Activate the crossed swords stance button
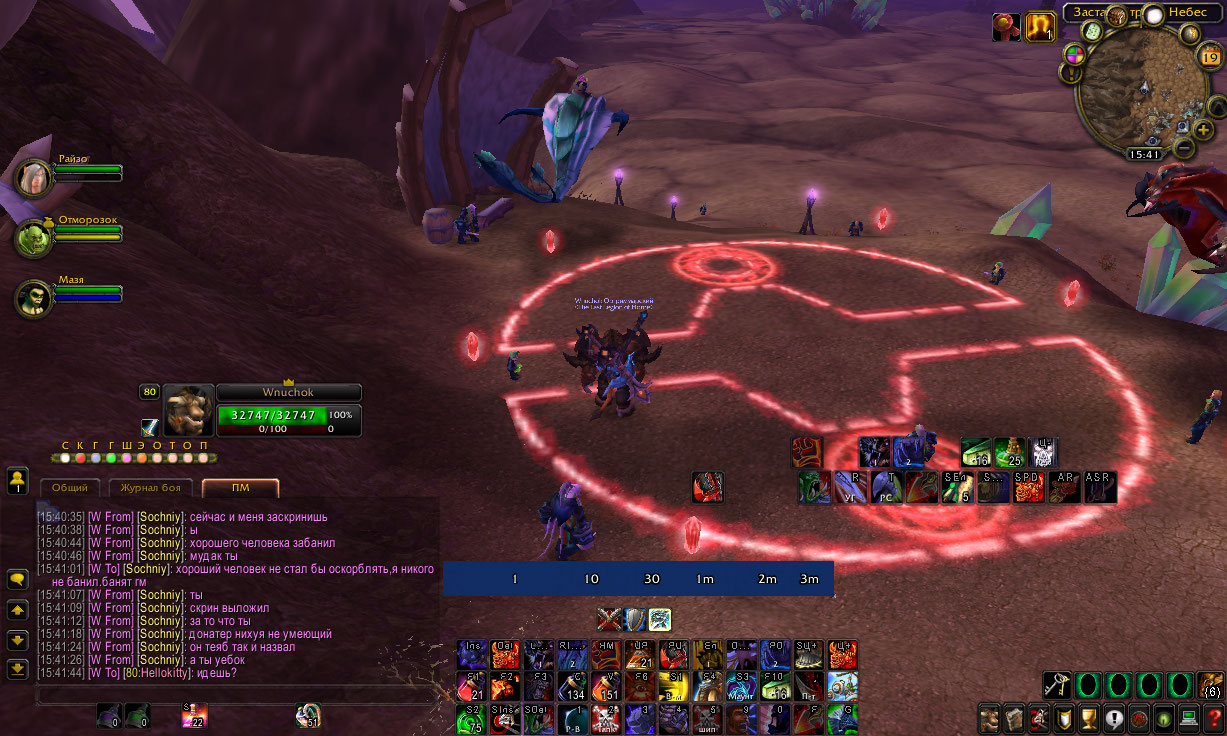The image size is (1227, 736). click(609, 620)
